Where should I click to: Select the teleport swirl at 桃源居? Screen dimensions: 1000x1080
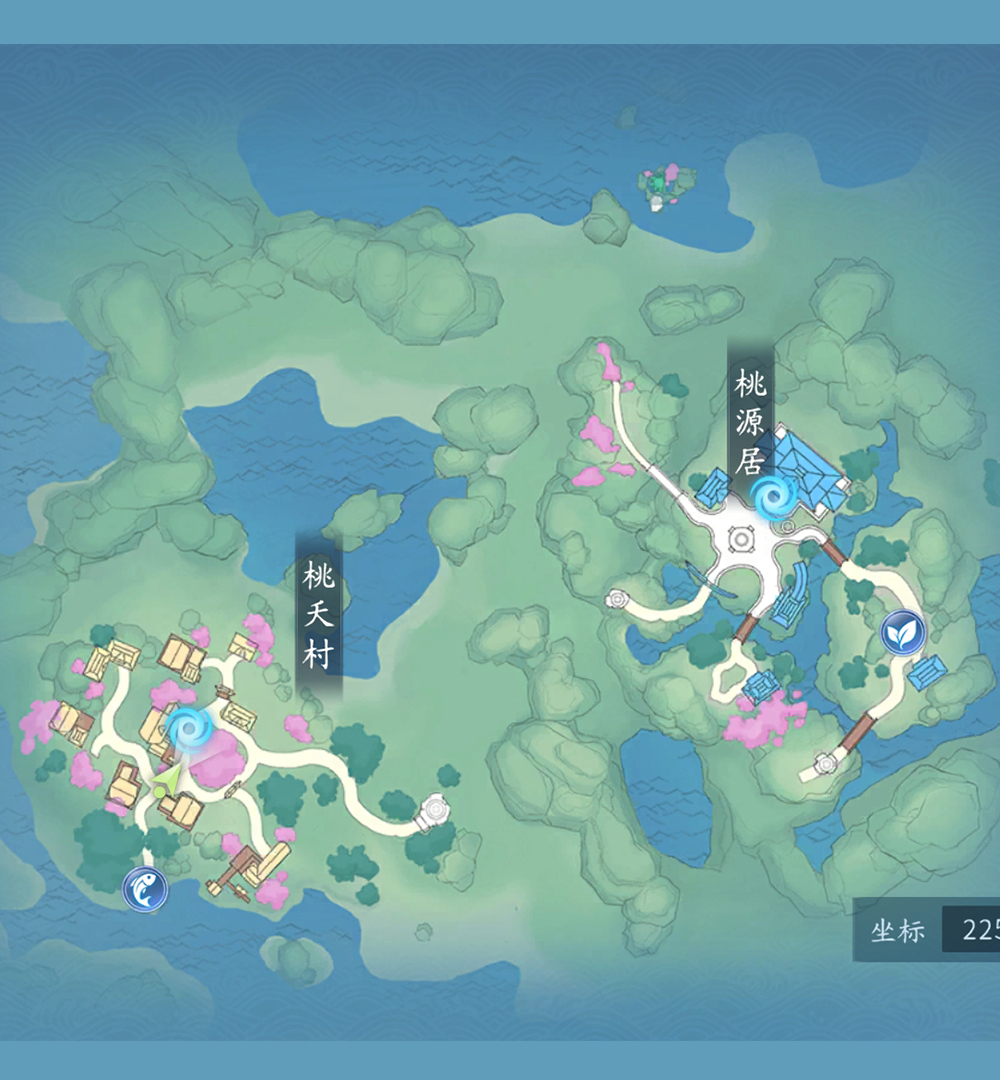[x=771, y=496]
